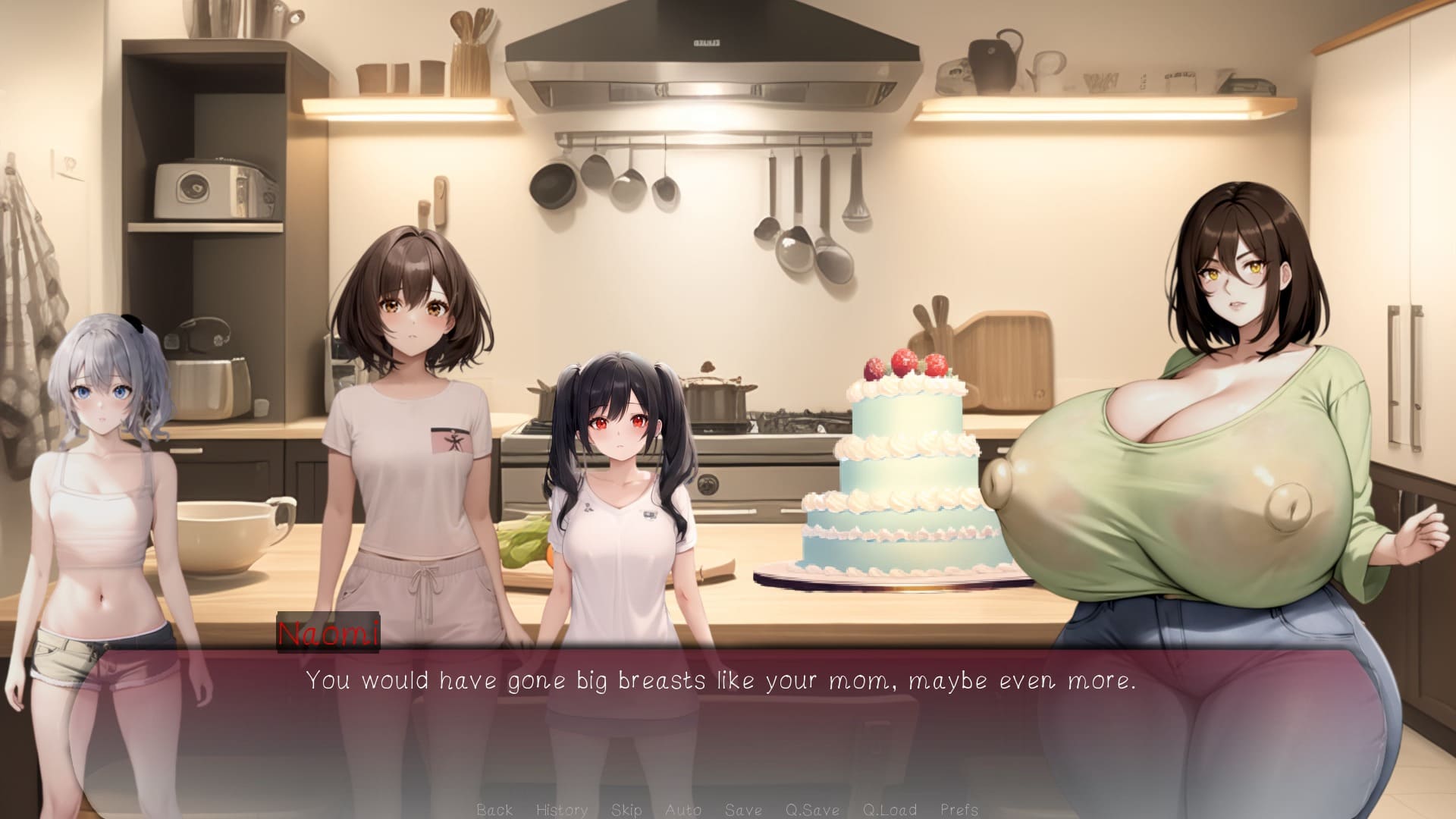1456x819 pixels.
Task: Turn on Auto advance
Action: 682,809
